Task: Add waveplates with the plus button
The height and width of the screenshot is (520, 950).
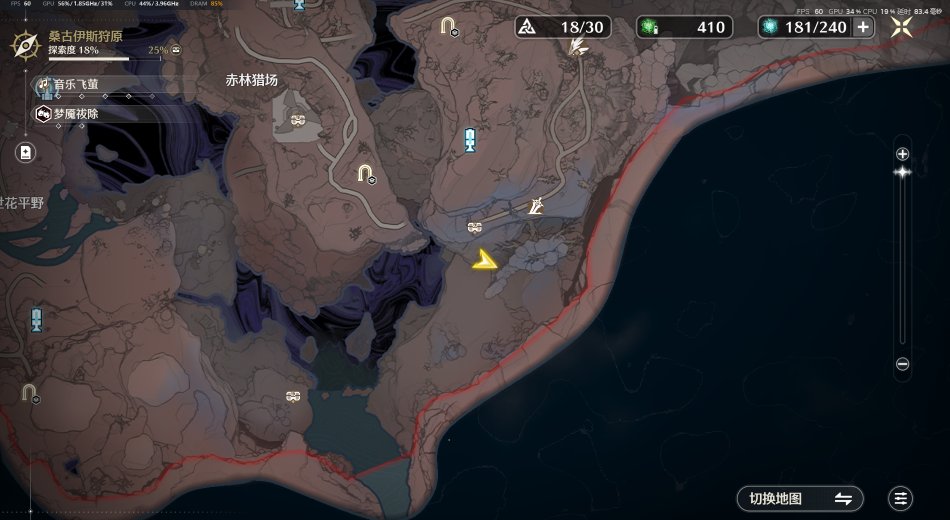Action: pyautogui.click(x=863, y=27)
